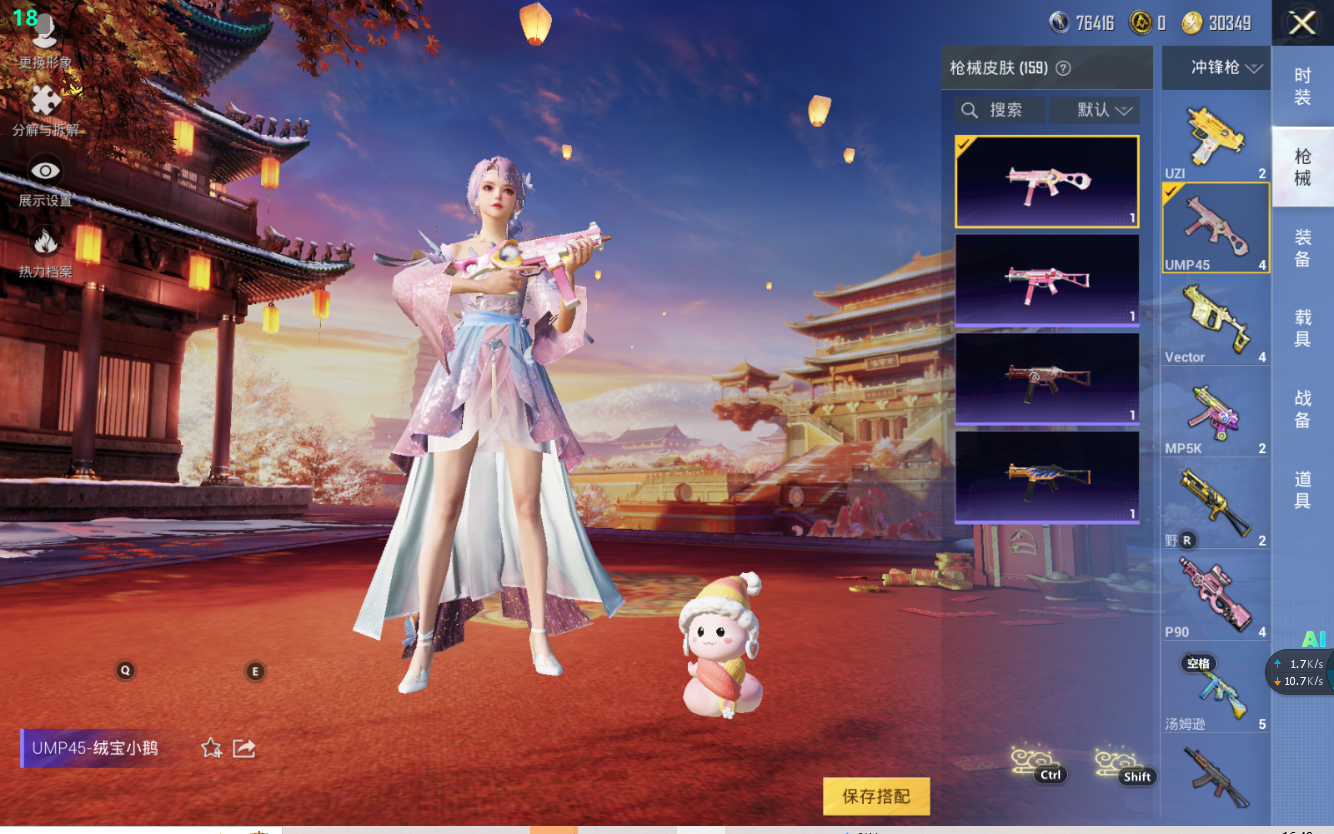Open the 装备 equipment tab

[x=1302, y=248]
